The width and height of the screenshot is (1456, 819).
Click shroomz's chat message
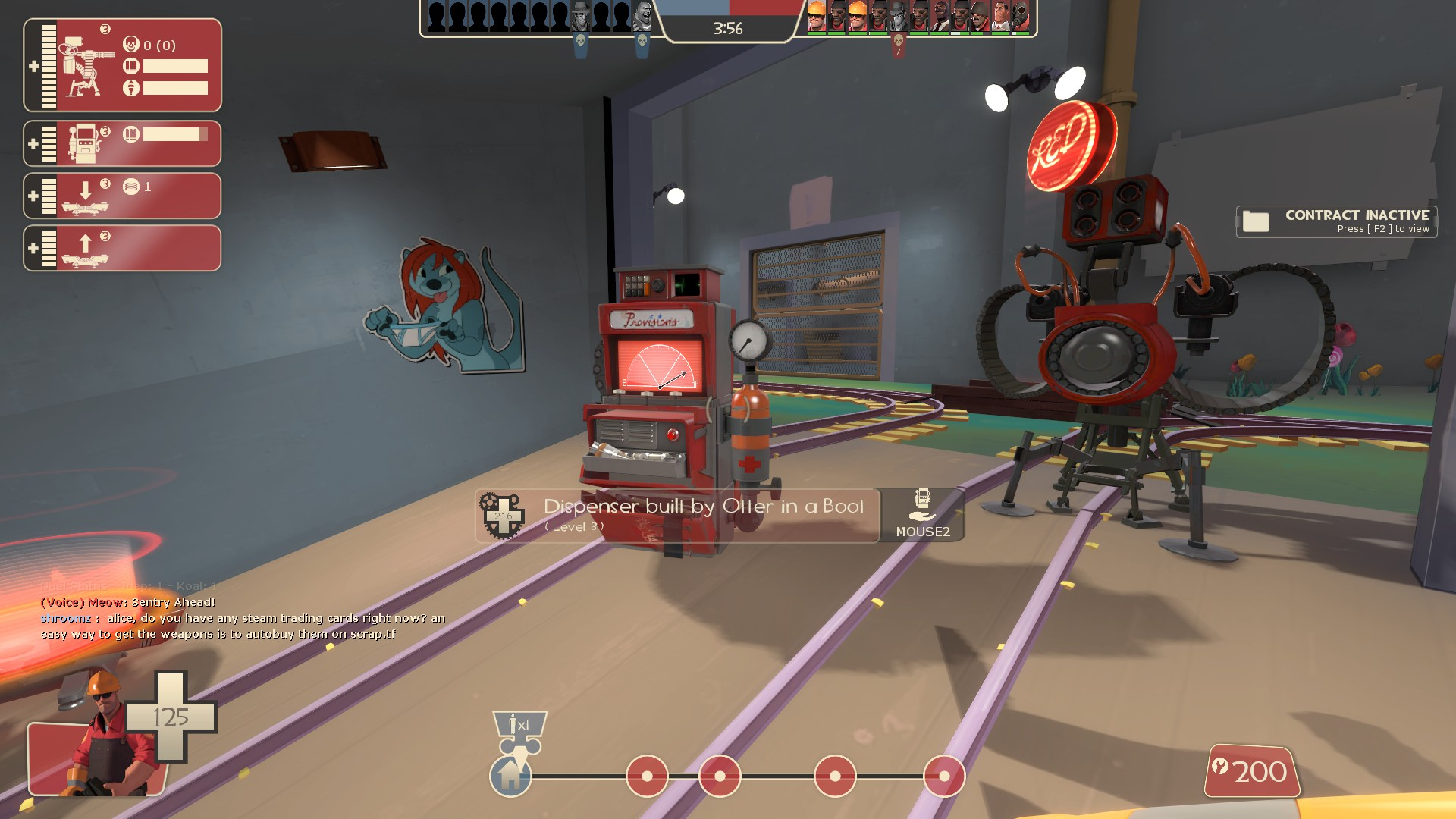243,626
